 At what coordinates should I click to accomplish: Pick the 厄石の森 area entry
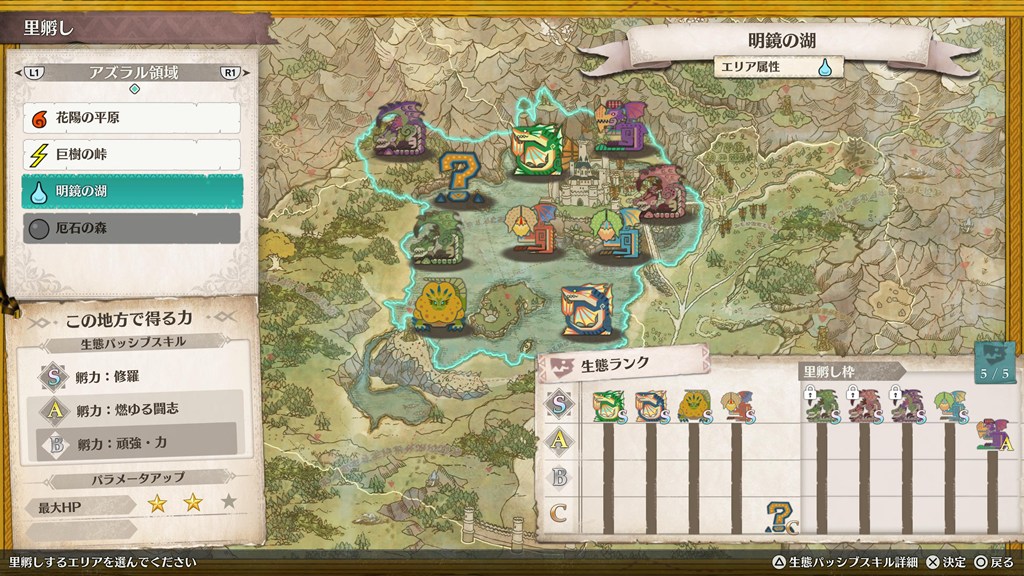point(131,228)
